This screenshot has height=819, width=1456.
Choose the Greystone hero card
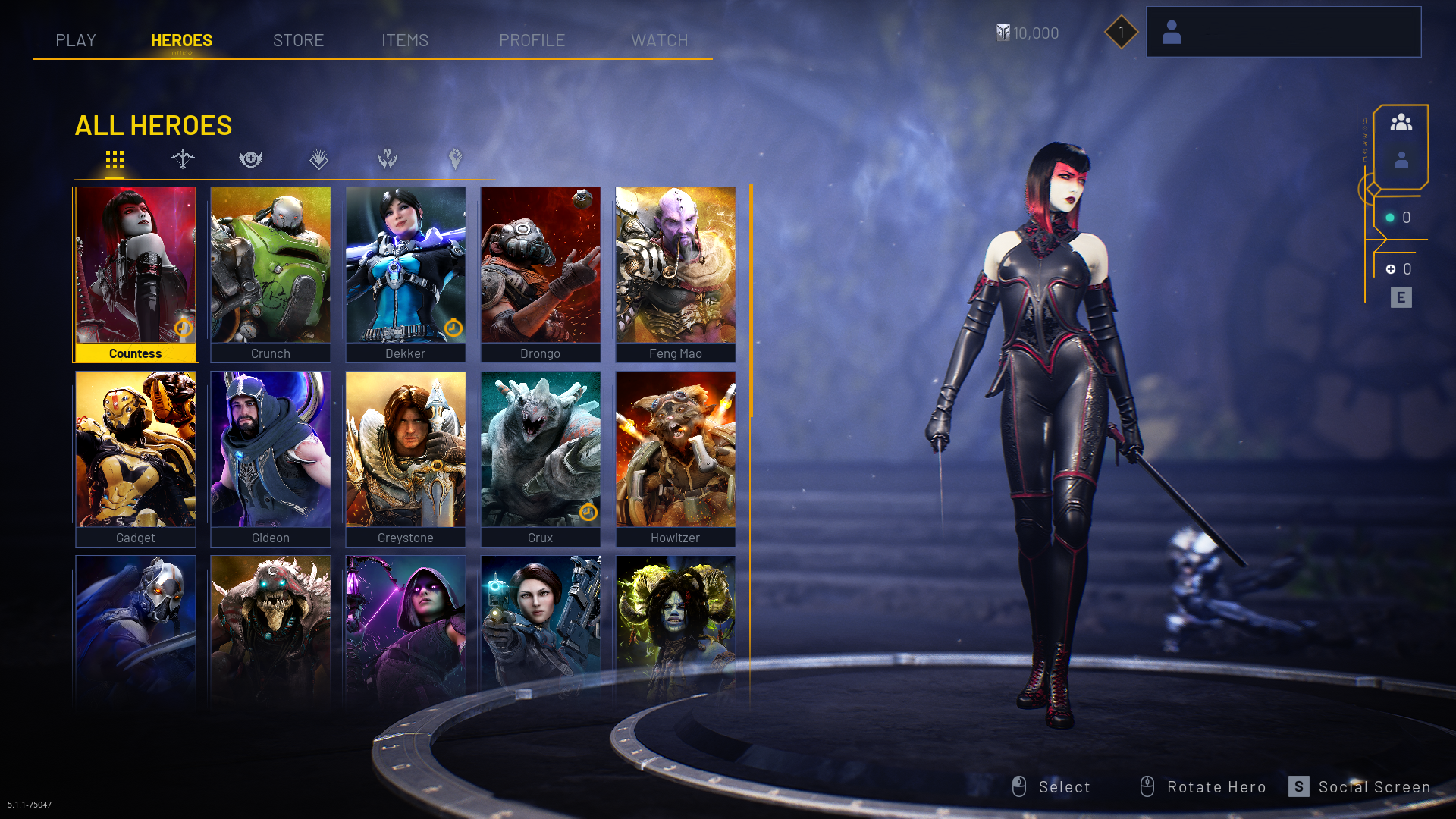(x=406, y=458)
